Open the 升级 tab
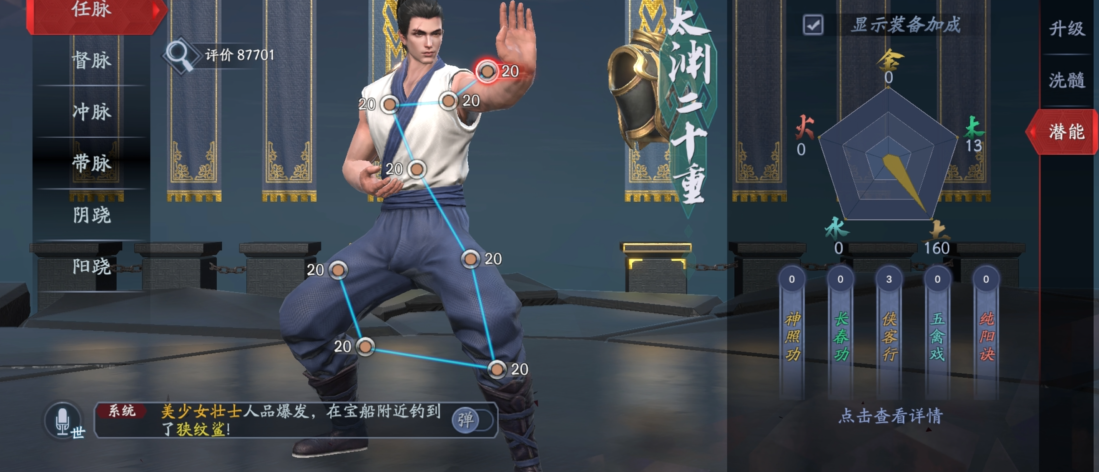Viewport: 1099px width, 472px height. pyautogui.click(x=1066, y=29)
